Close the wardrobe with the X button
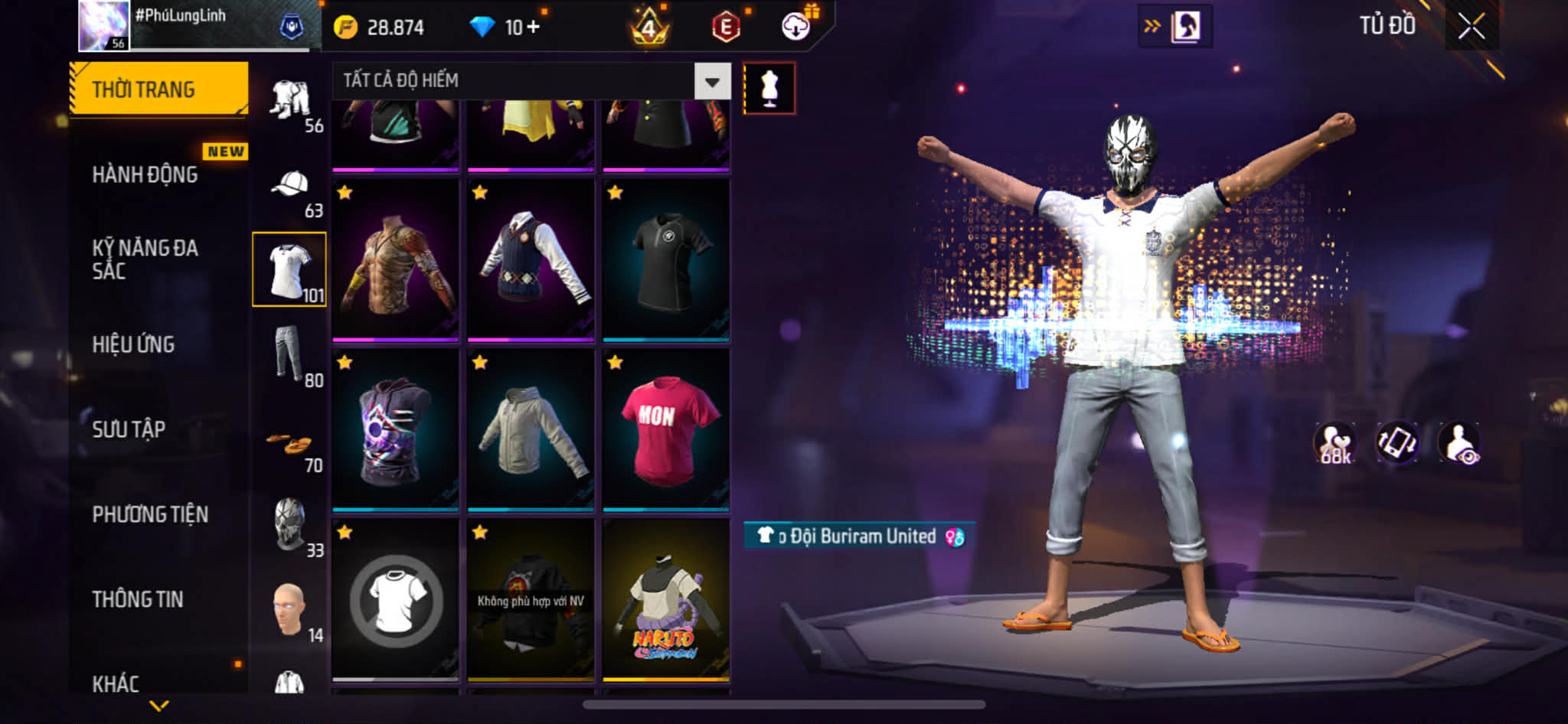Screen dimensions: 1568x724 pos(1471,27)
